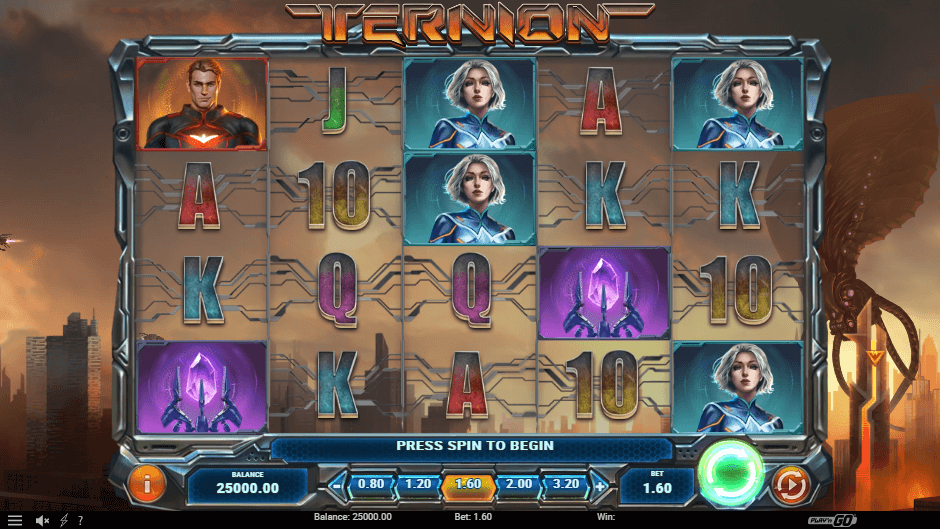The image size is (940, 529).
Task: Choose the 1.20 bet value
Action: click(417, 485)
